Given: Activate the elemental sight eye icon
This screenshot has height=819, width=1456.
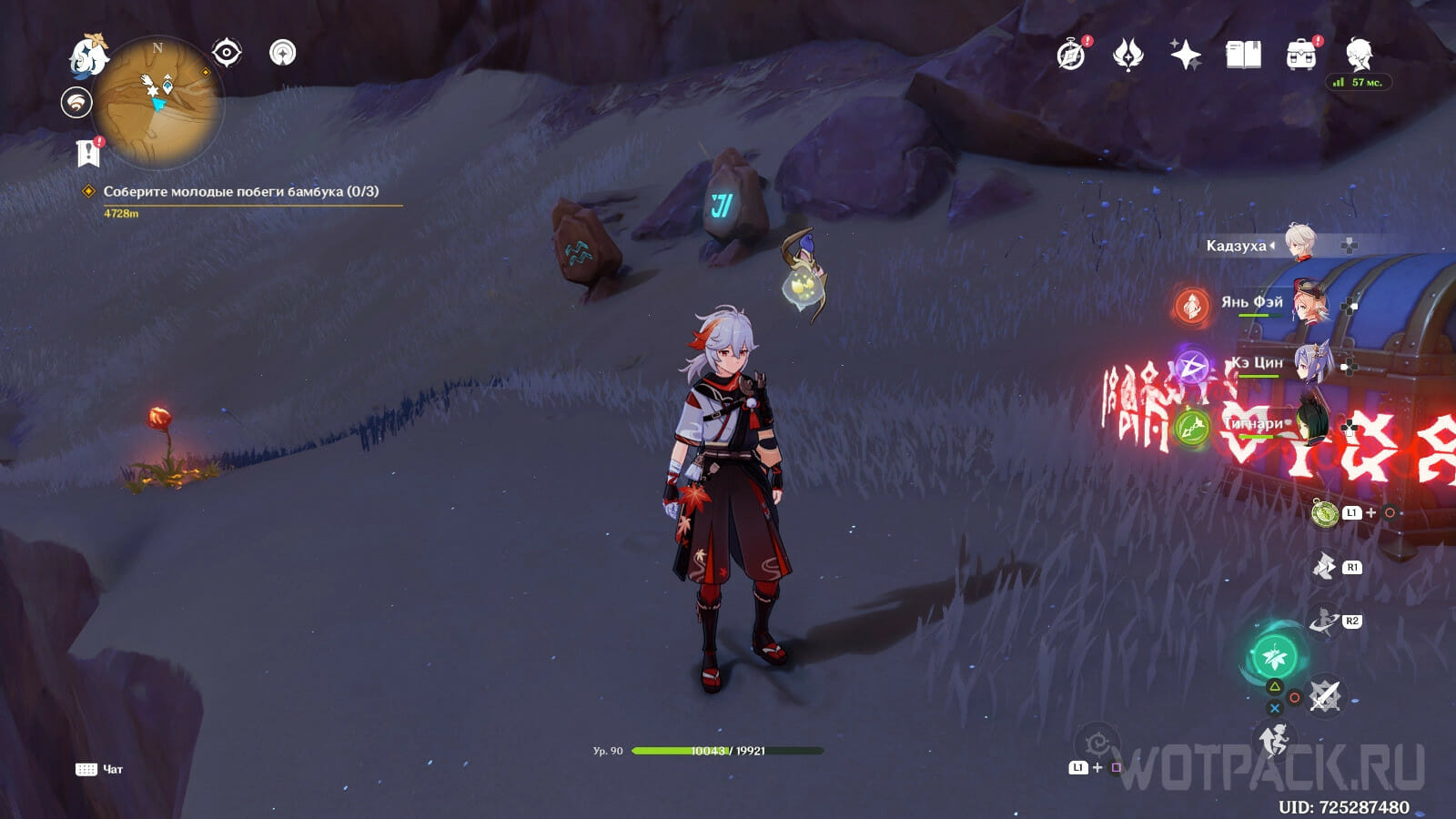Looking at the screenshot, I should click(x=227, y=54).
